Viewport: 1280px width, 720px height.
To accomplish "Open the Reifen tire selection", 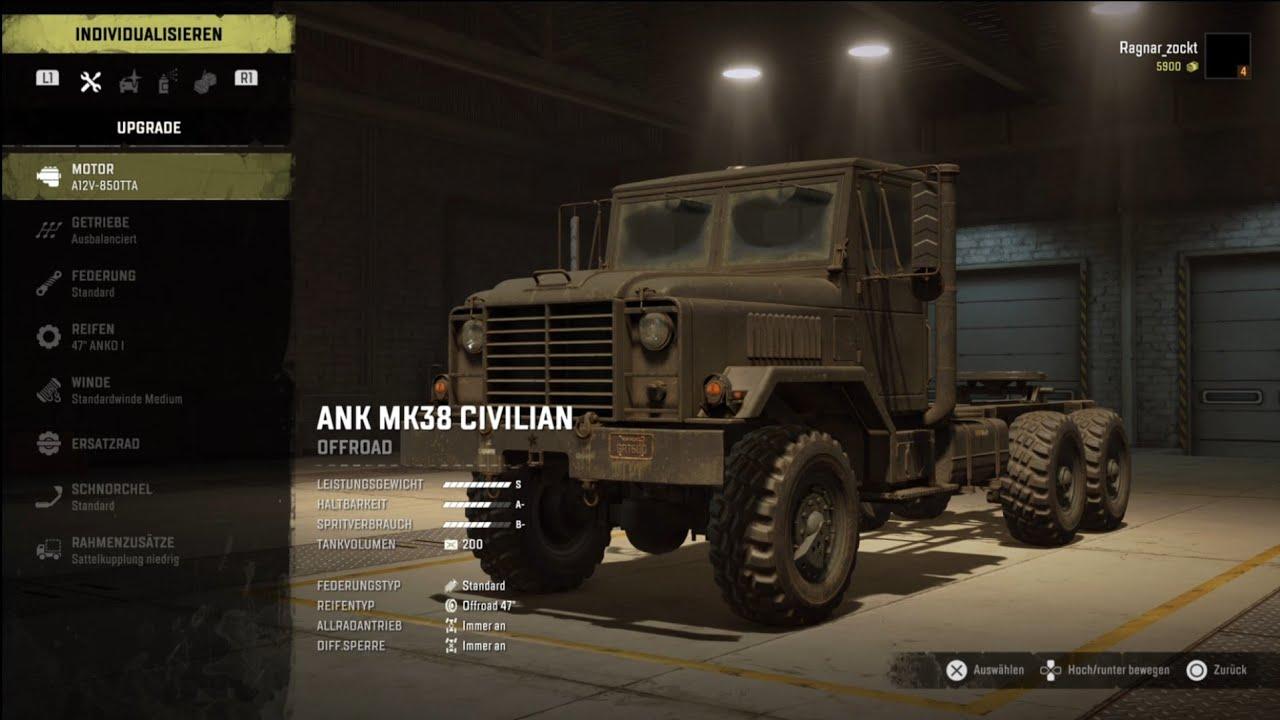I will coord(147,336).
